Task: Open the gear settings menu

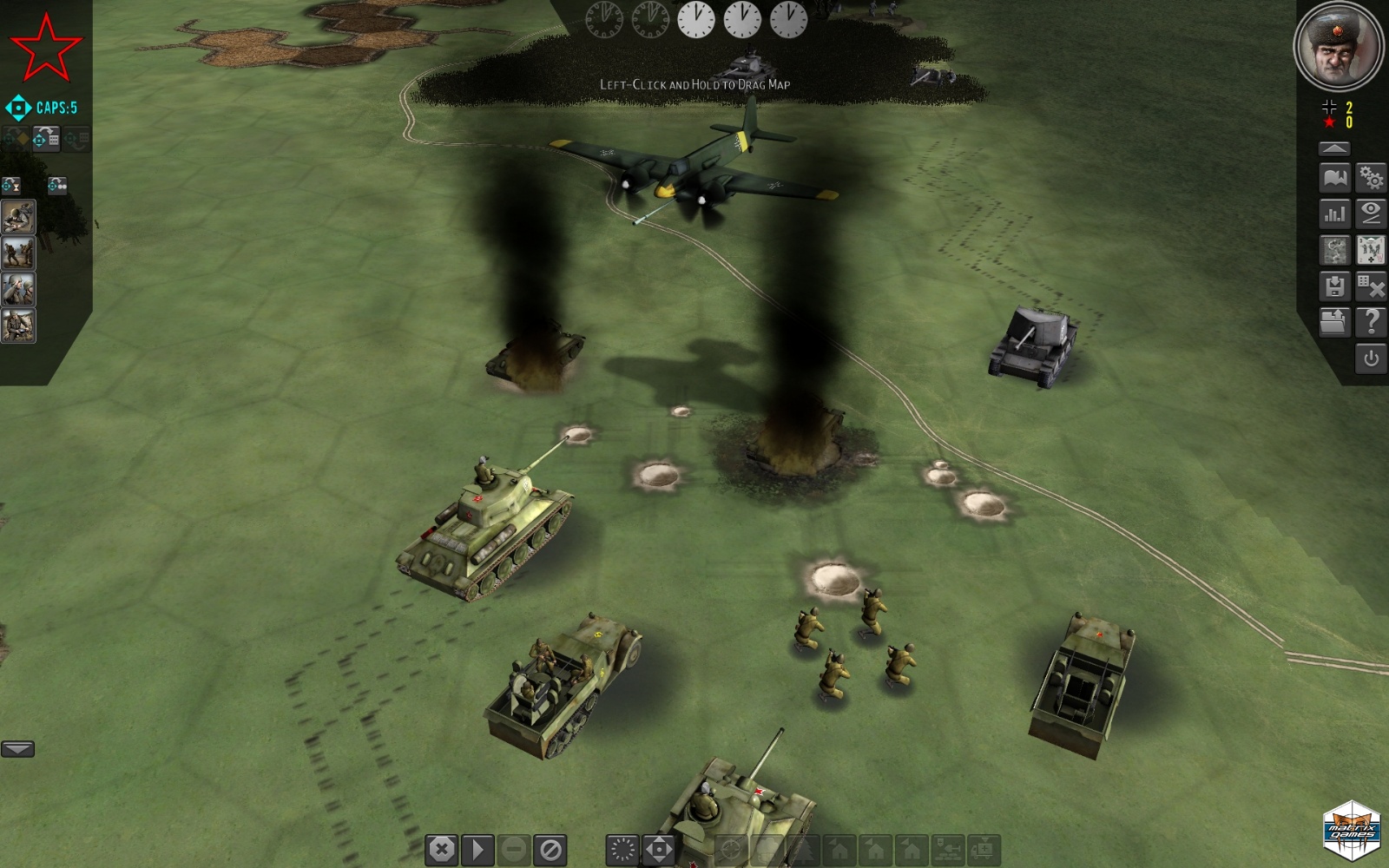Action: coord(1371,178)
